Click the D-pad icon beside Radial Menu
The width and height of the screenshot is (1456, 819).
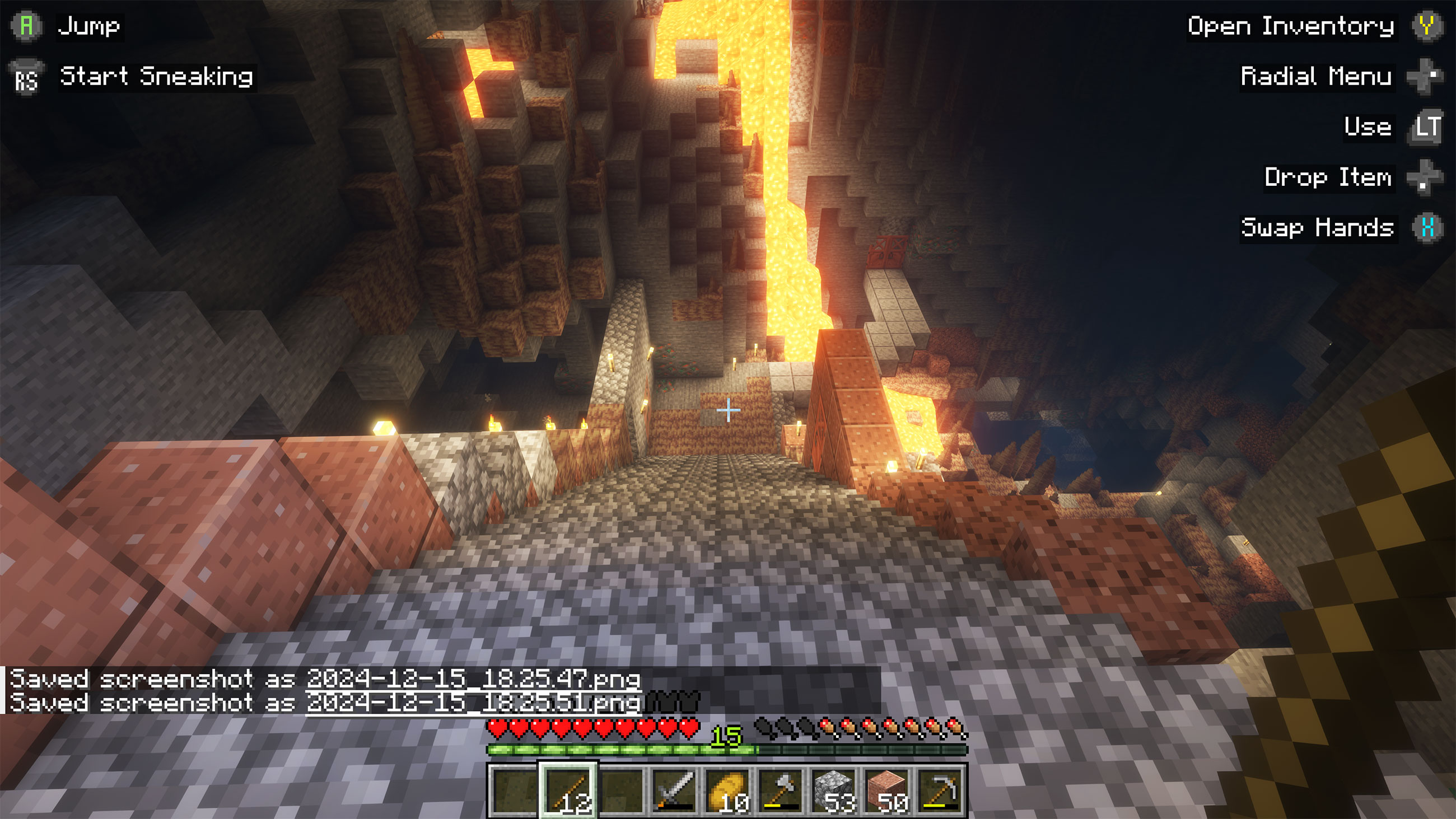coord(1425,77)
